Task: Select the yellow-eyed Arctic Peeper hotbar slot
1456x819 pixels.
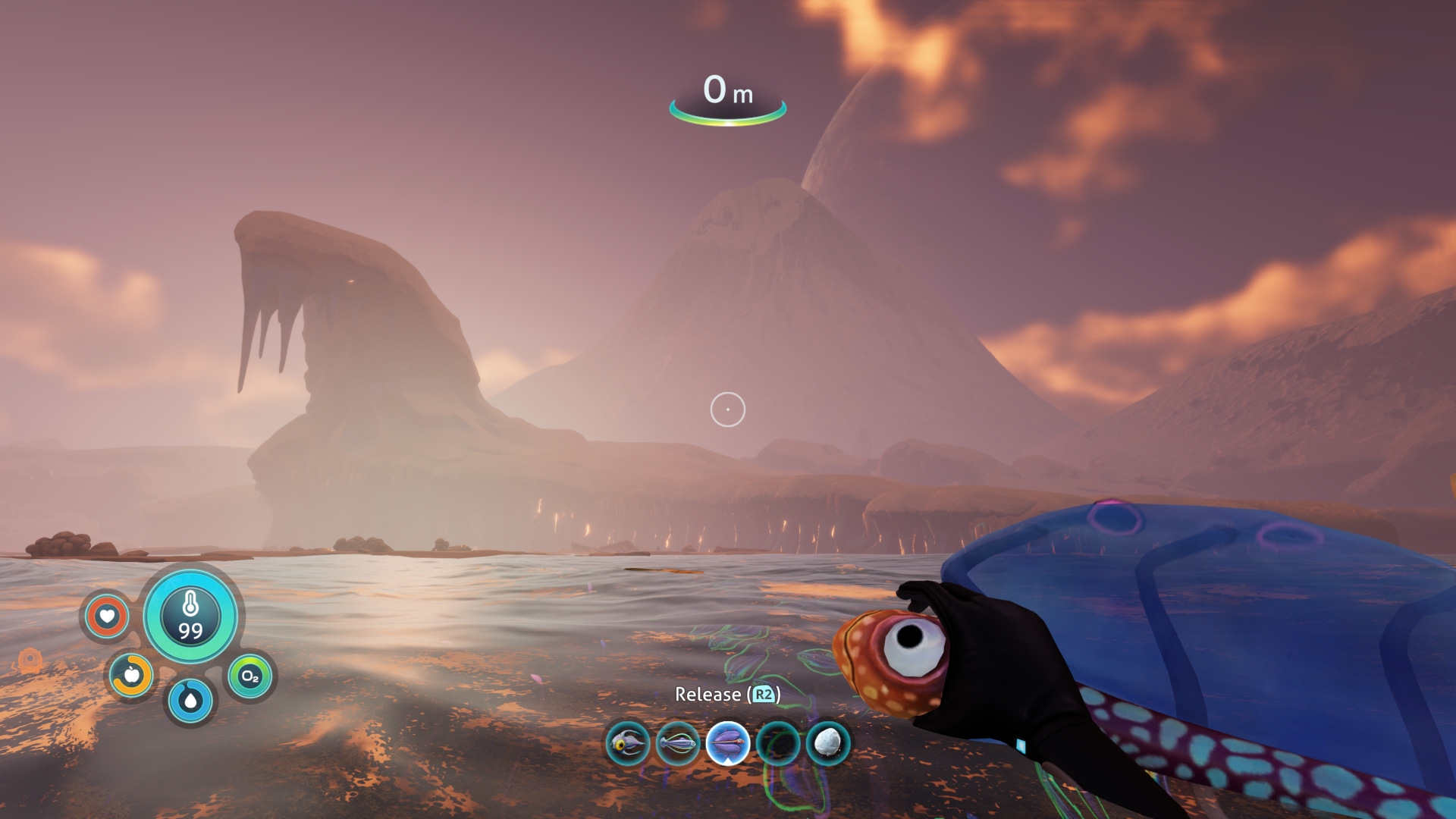Action: (628, 743)
